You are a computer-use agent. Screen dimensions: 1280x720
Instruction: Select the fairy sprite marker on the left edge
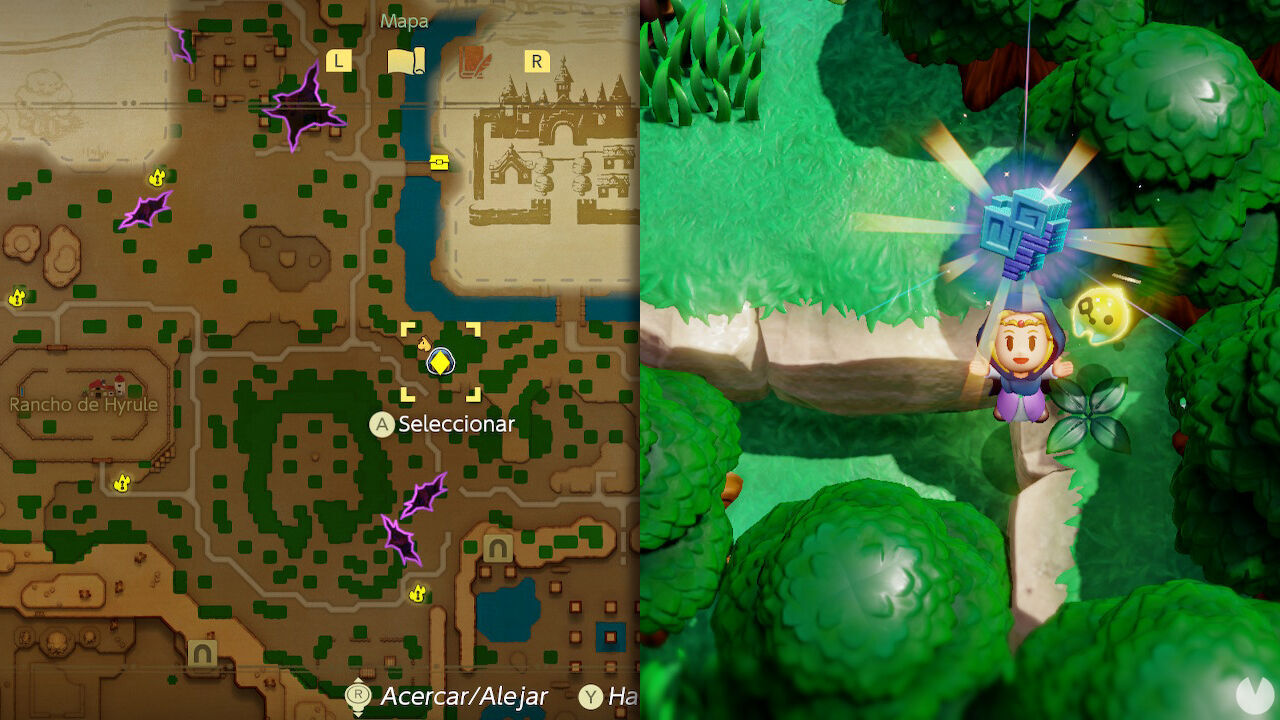pos(14,296)
